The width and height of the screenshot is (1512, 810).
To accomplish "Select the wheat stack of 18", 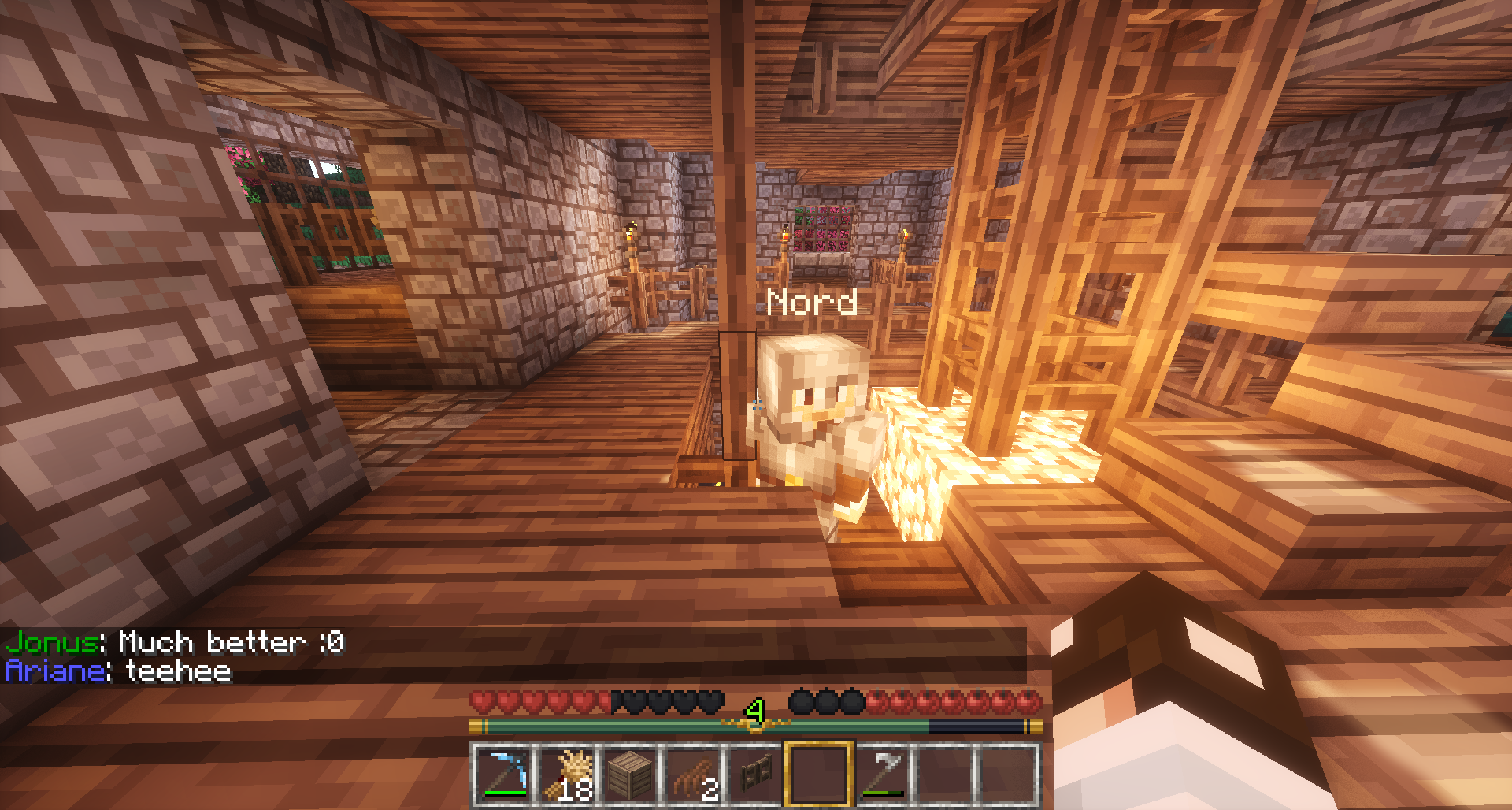I will point(565,774).
